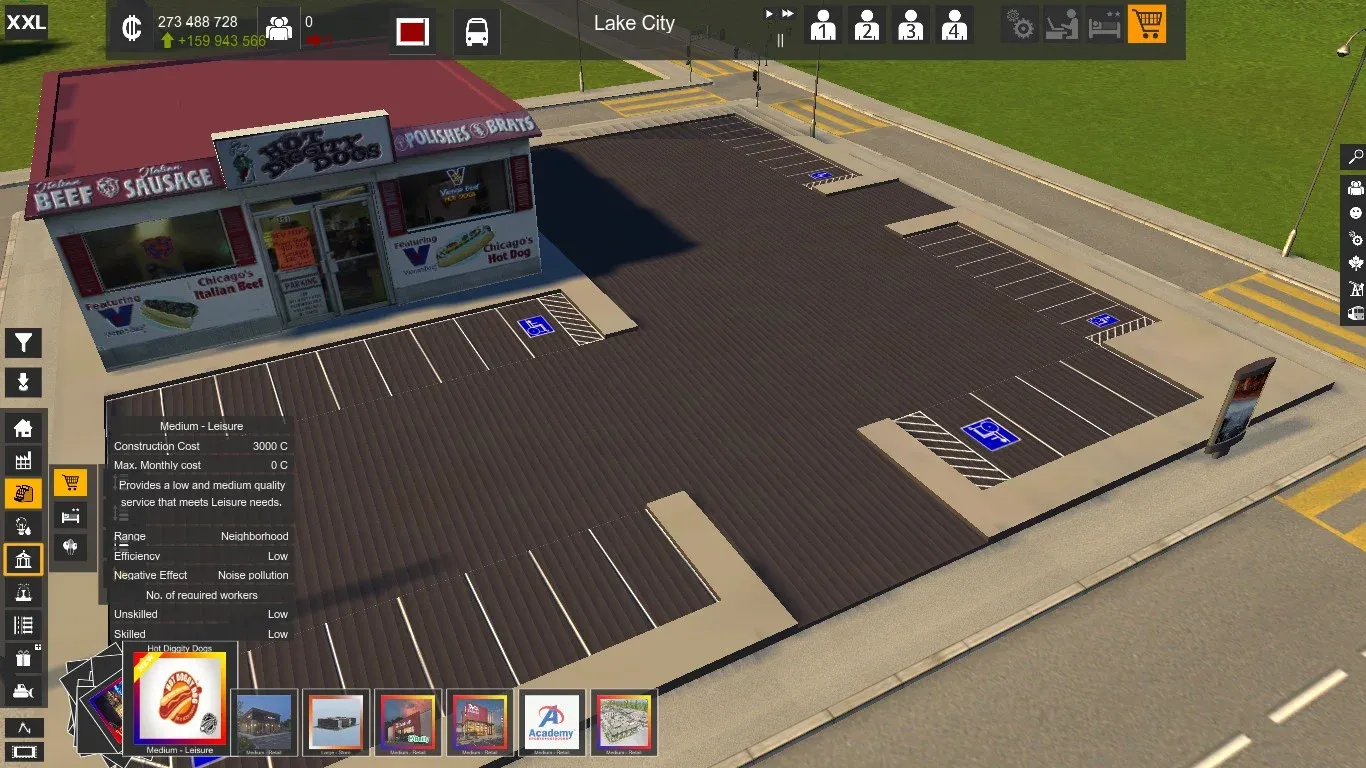
Task: Select the Hot Diggity Dogs building card
Action: pyautogui.click(x=180, y=698)
